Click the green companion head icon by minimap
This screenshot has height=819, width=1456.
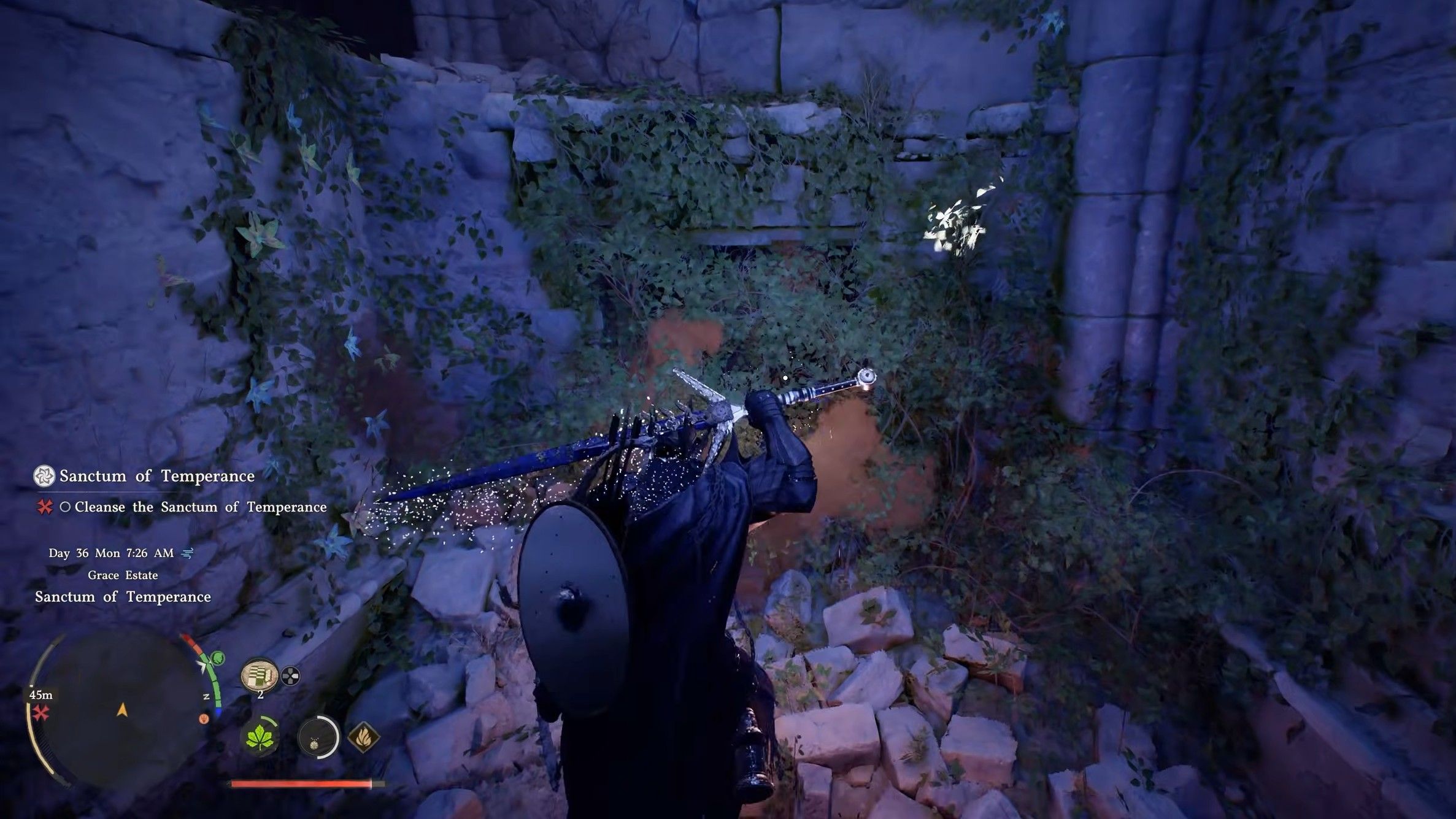point(217,659)
